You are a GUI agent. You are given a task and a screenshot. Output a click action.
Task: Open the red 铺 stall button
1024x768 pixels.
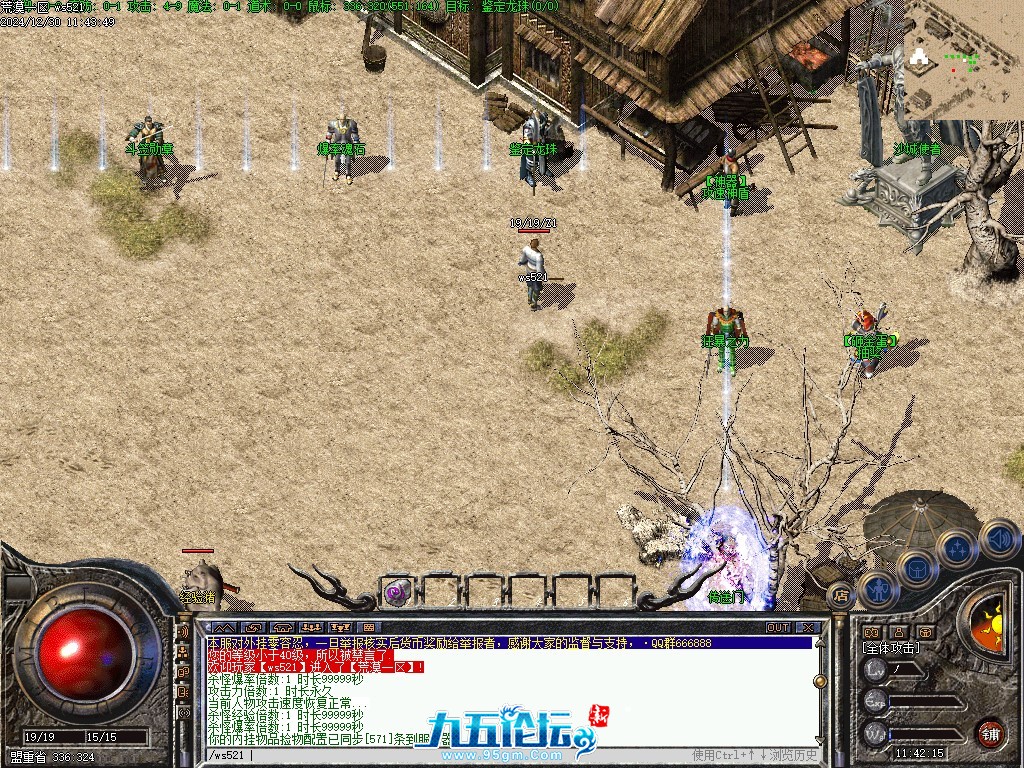click(x=990, y=732)
